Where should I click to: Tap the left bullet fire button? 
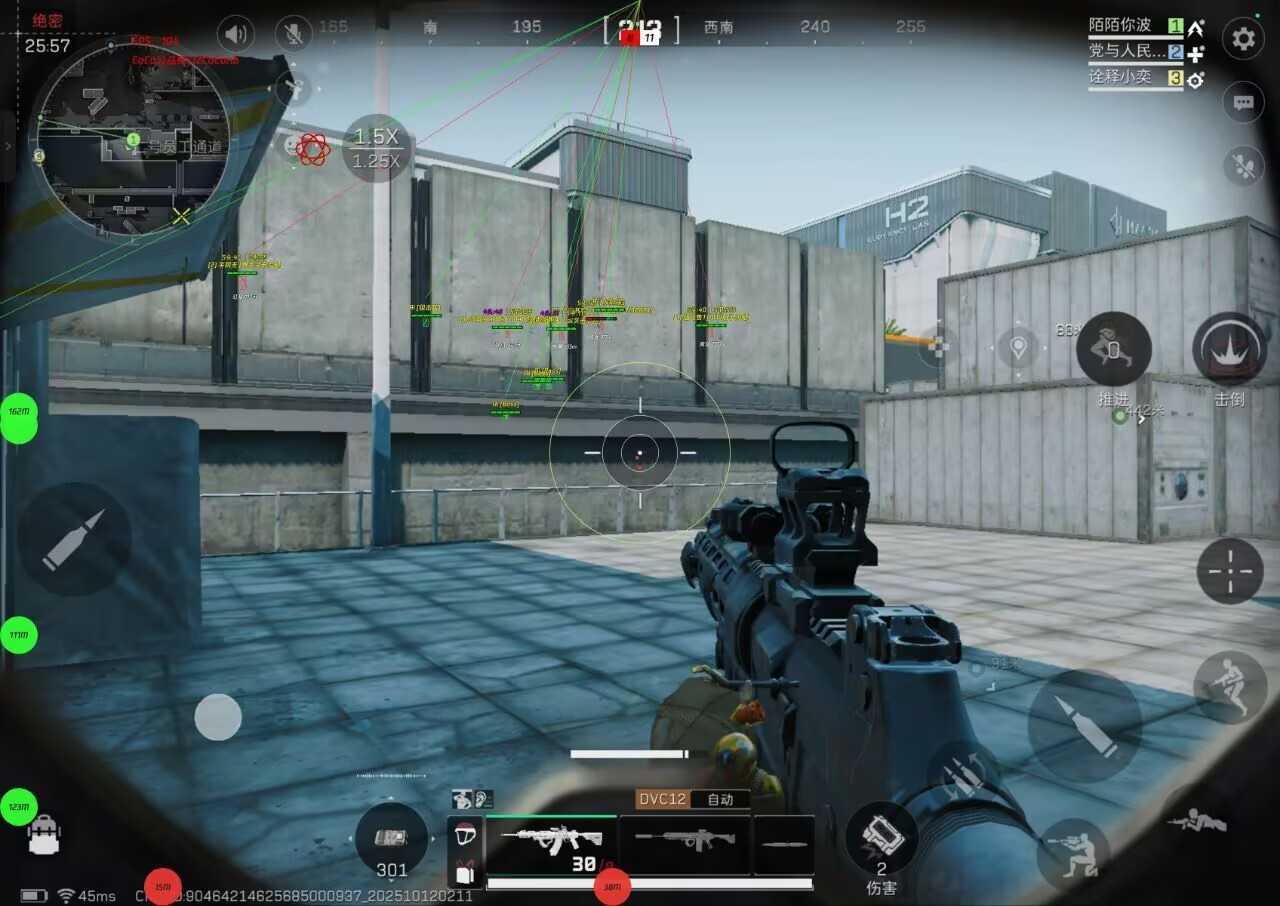pos(74,539)
